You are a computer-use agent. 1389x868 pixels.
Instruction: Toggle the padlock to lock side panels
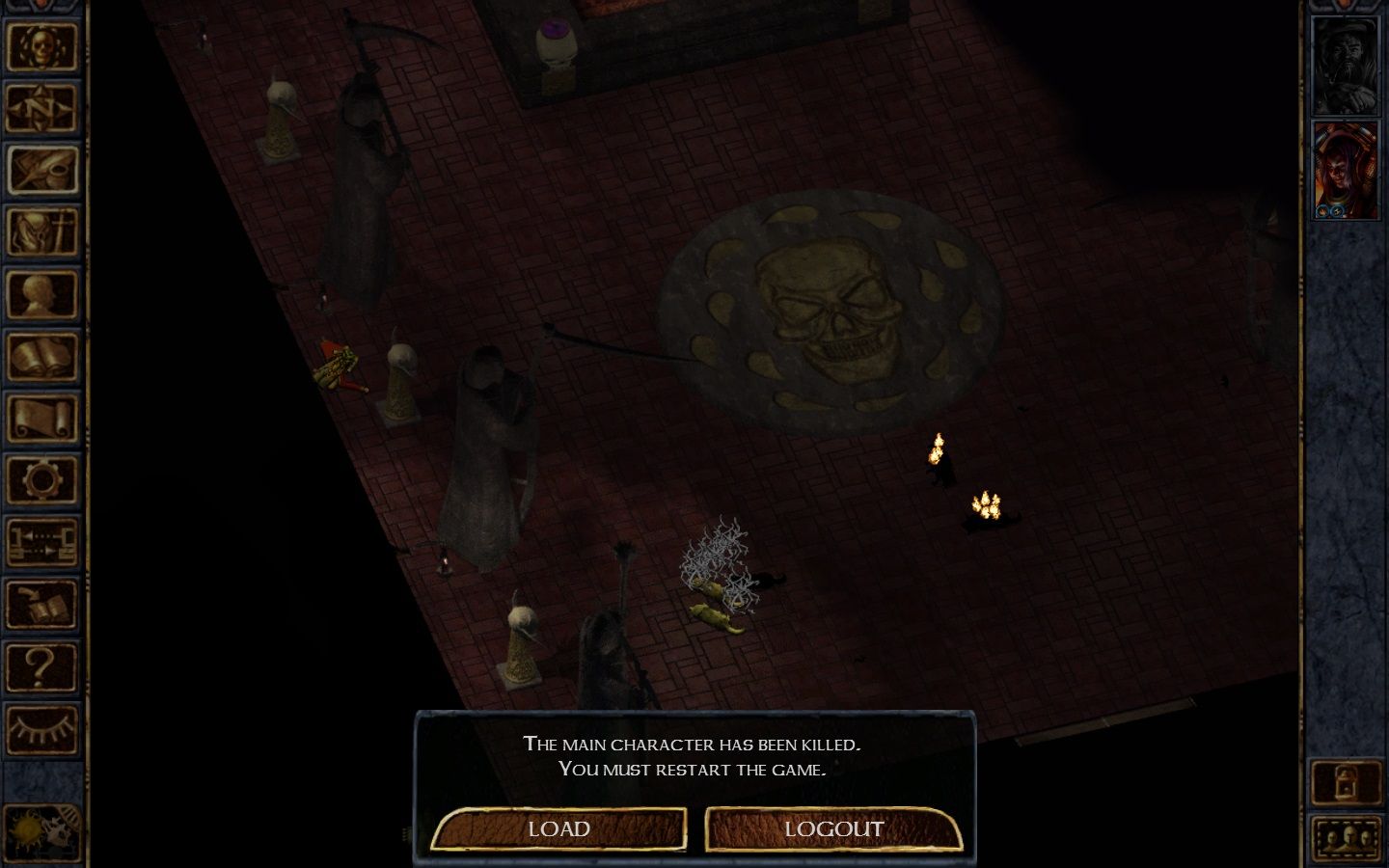(1344, 781)
